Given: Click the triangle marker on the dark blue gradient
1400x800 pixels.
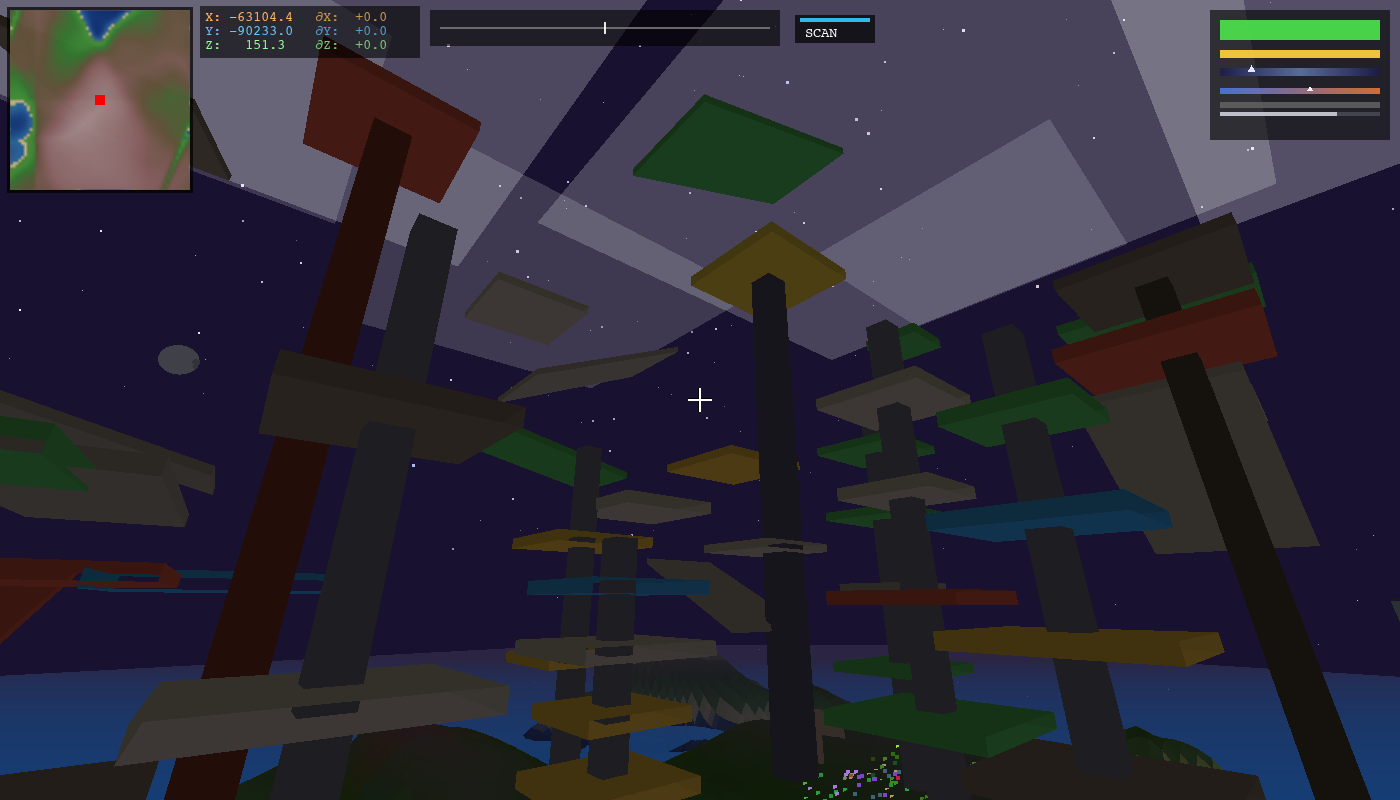Looking at the screenshot, I should tap(1253, 69).
